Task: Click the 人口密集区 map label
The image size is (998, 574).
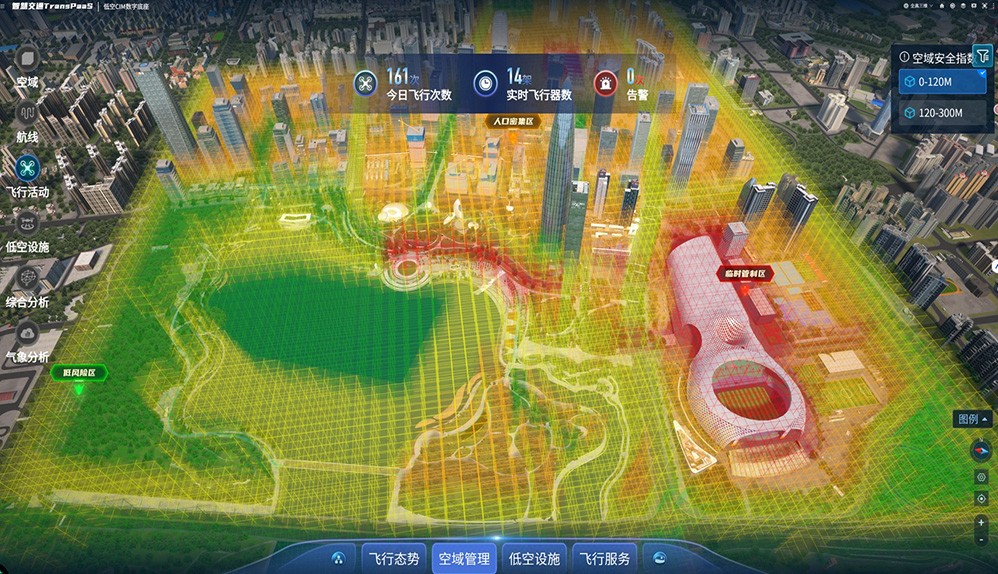Action: tap(512, 122)
